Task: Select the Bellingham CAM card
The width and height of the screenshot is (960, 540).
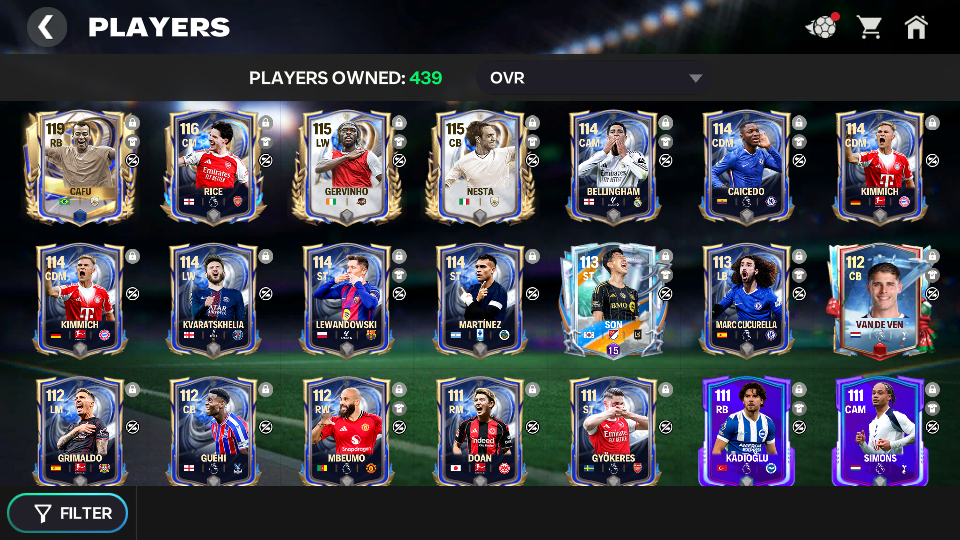Action: [612, 165]
